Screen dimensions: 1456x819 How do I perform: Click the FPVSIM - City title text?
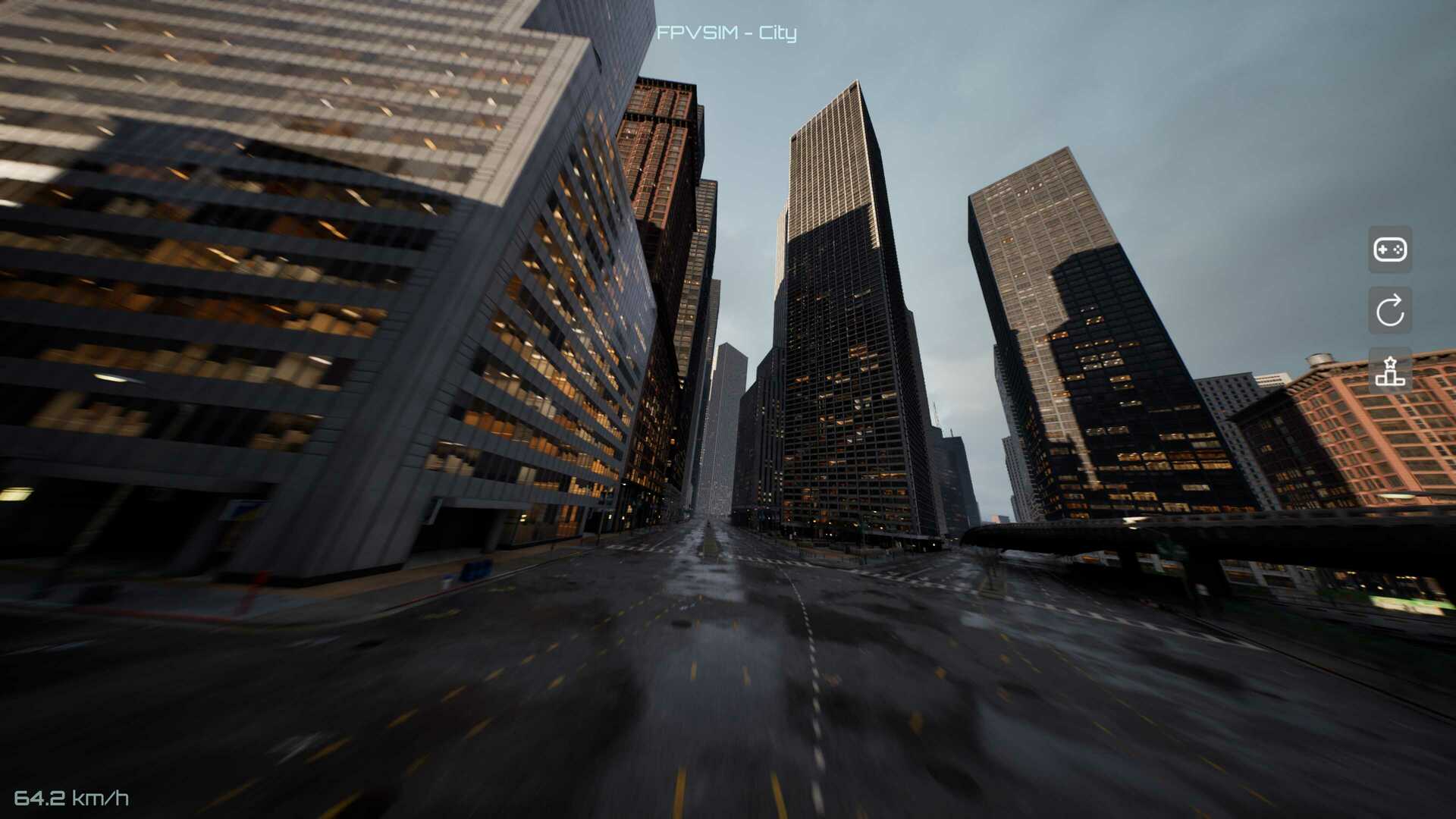click(x=727, y=33)
